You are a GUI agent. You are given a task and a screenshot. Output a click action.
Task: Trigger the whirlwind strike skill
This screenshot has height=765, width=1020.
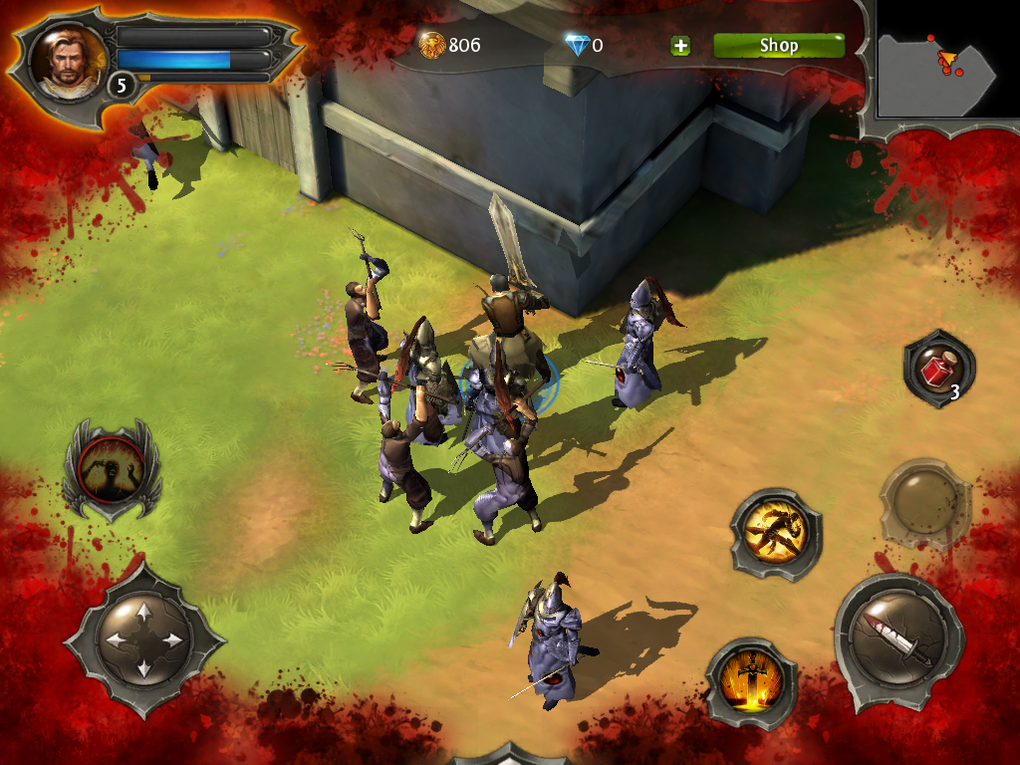pos(775,534)
